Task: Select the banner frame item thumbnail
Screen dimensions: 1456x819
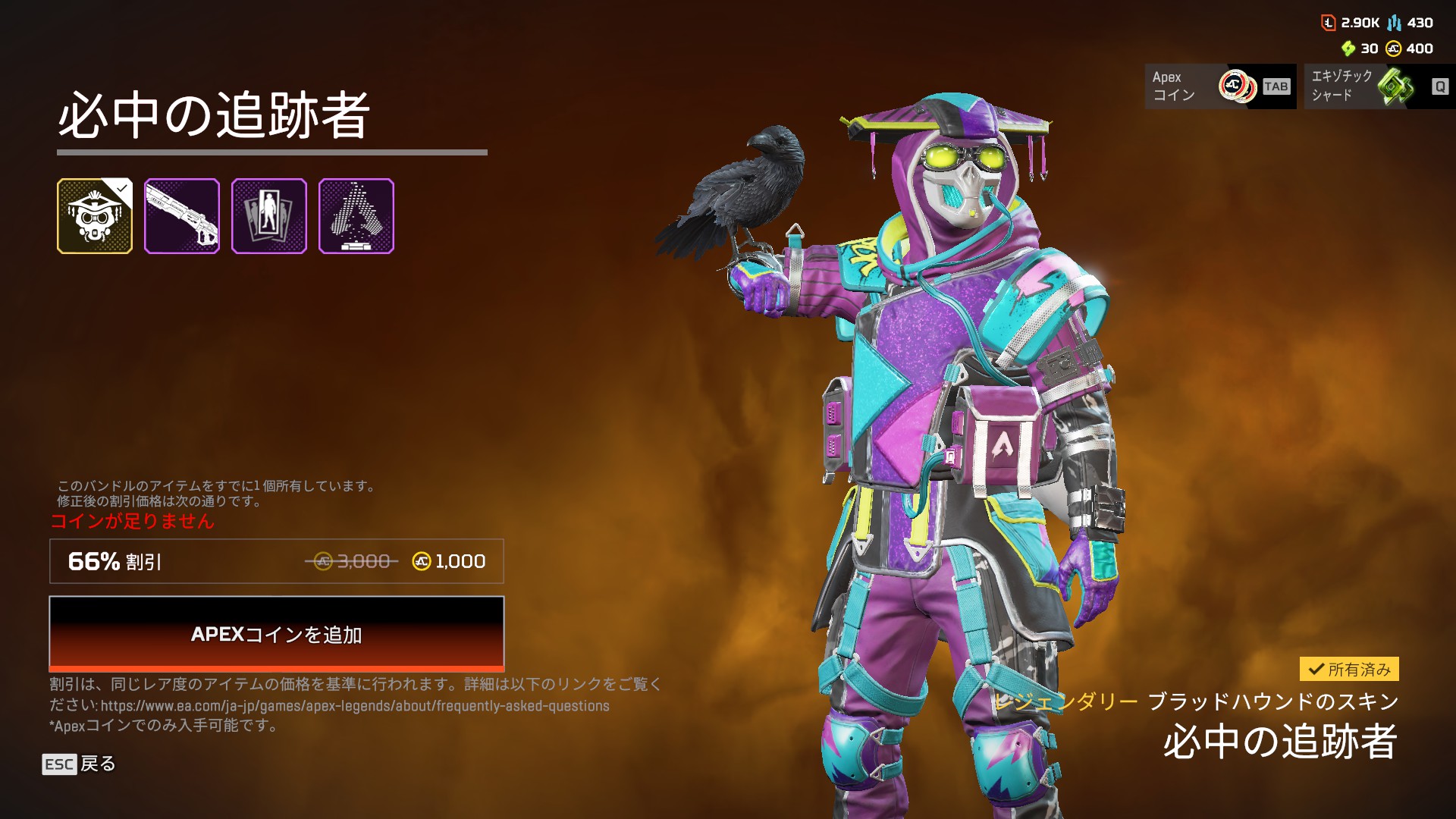Action: coord(269,216)
